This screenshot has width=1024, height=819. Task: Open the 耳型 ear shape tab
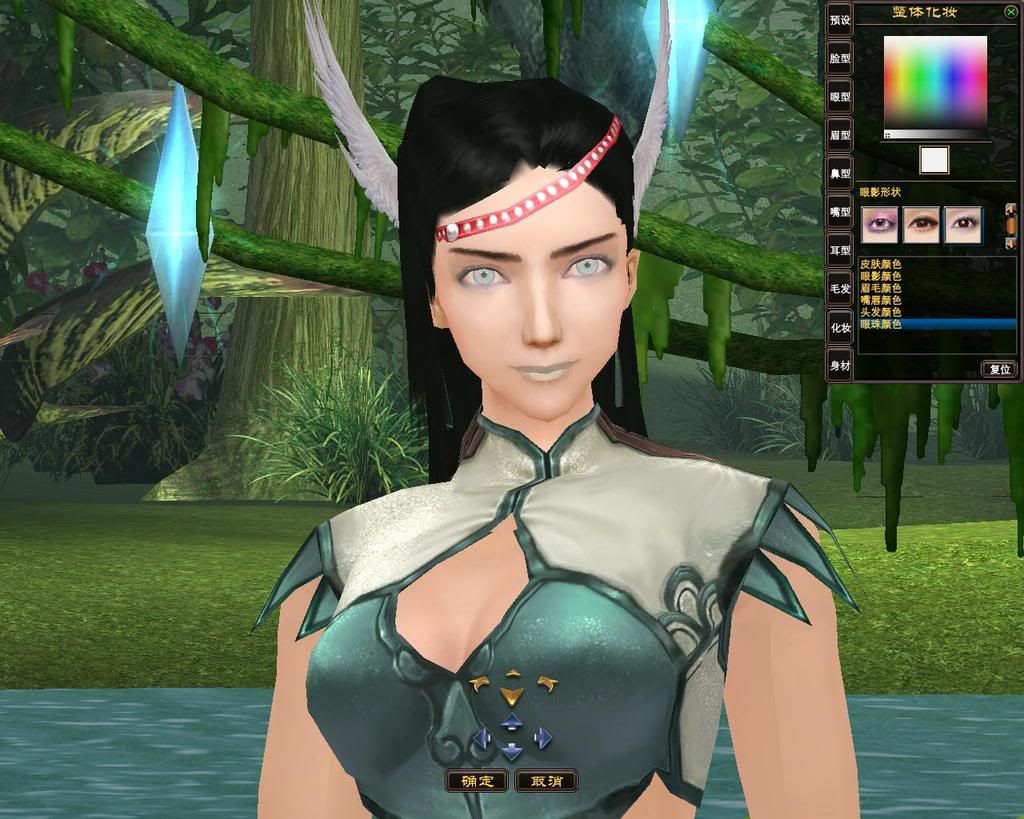[840, 250]
